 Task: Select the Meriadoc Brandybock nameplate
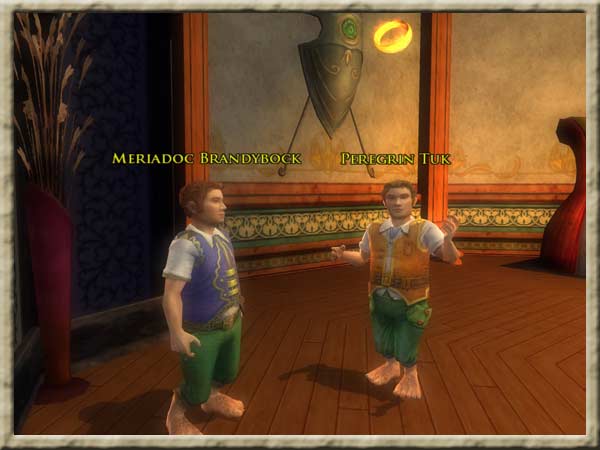point(206,159)
